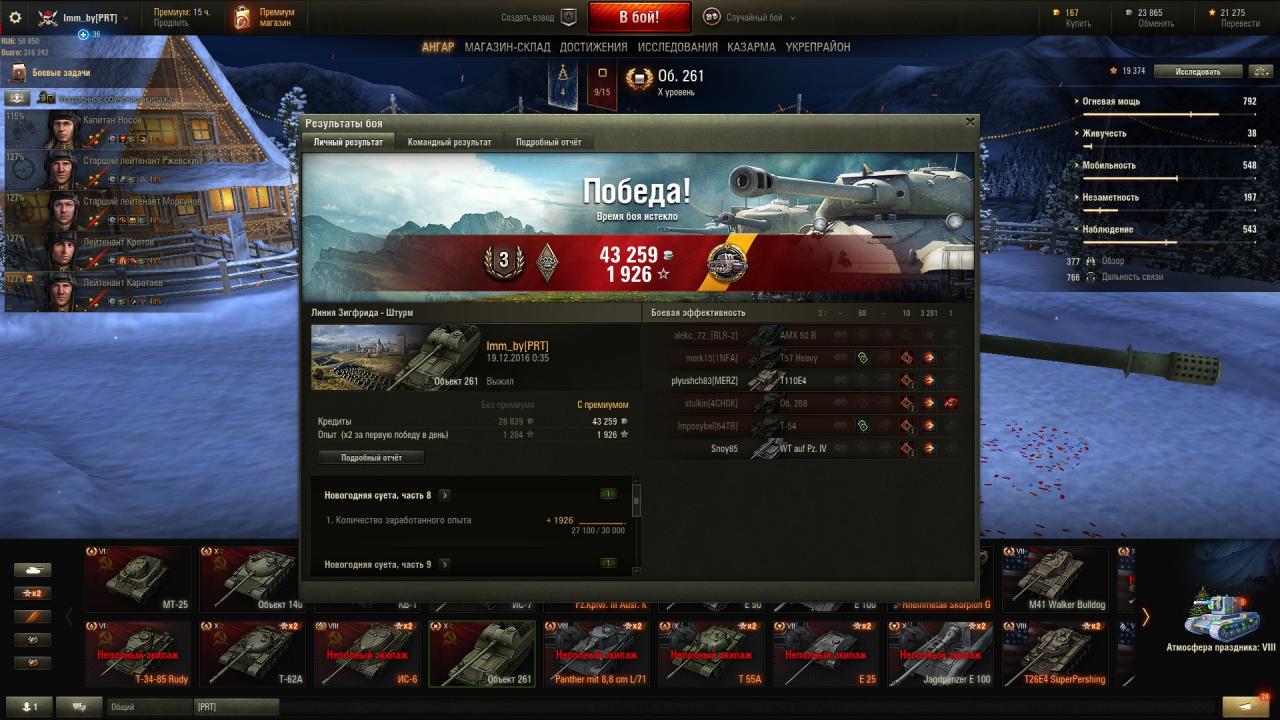Select the Личный результат tab
The image size is (1280, 720).
pos(348,142)
